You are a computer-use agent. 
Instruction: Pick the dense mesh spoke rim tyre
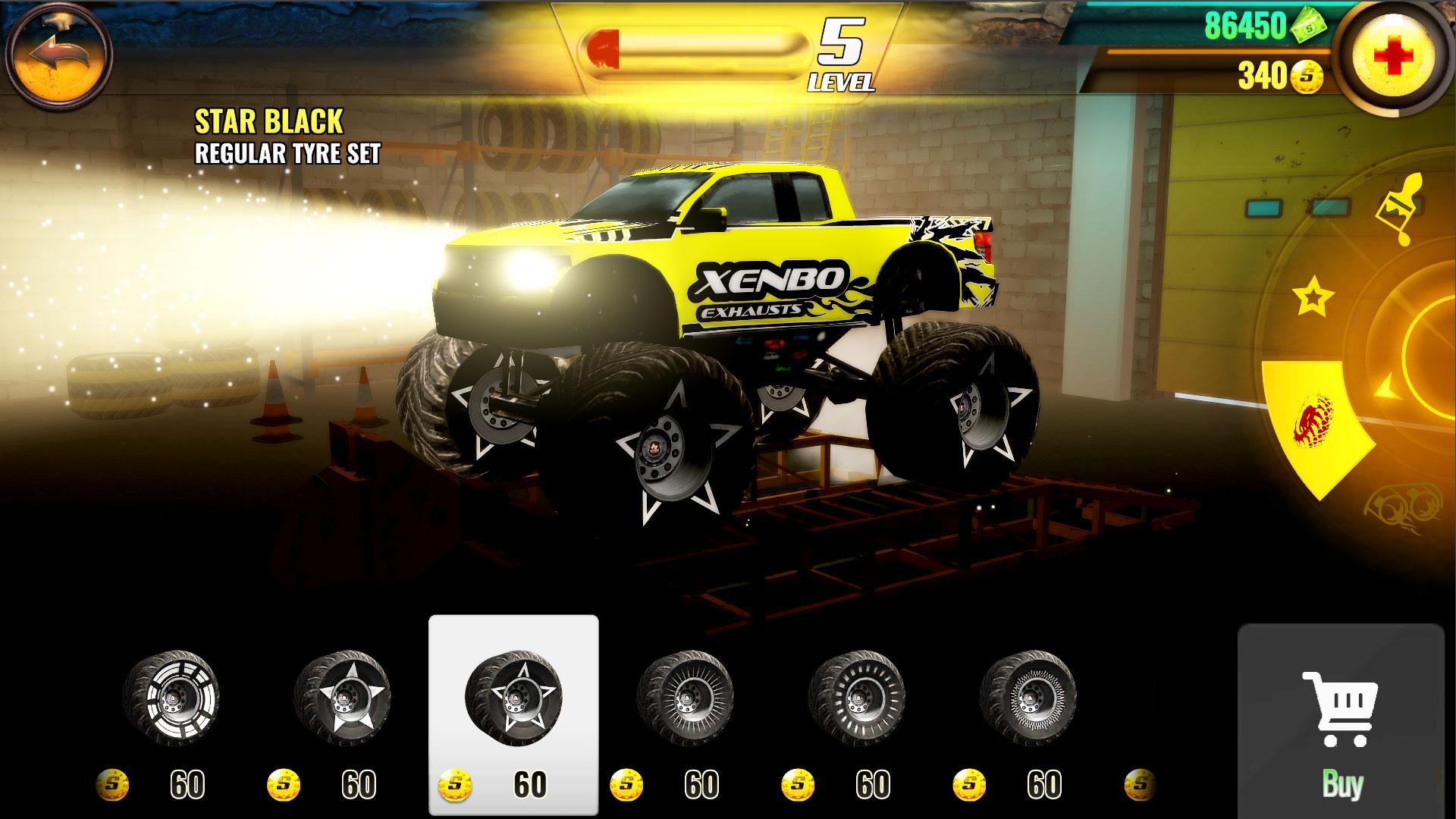[1028, 696]
